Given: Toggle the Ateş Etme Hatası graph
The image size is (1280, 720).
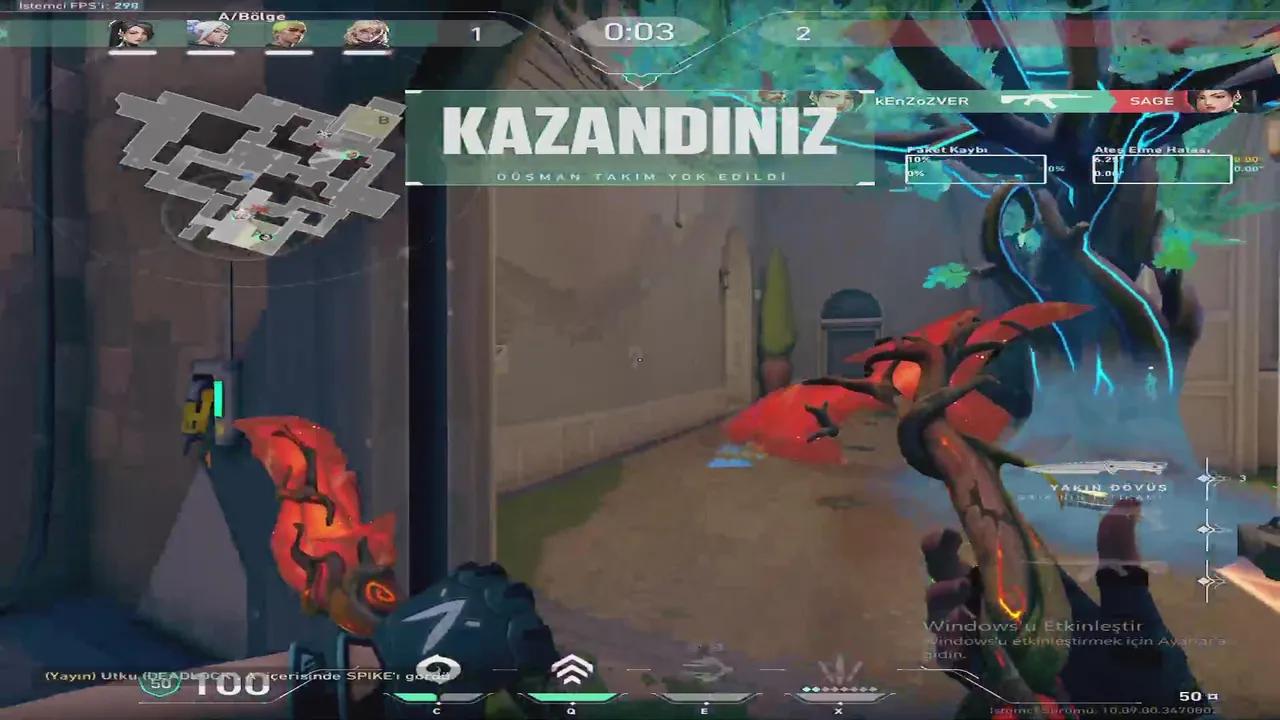Looking at the screenshot, I should point(1162,168).
